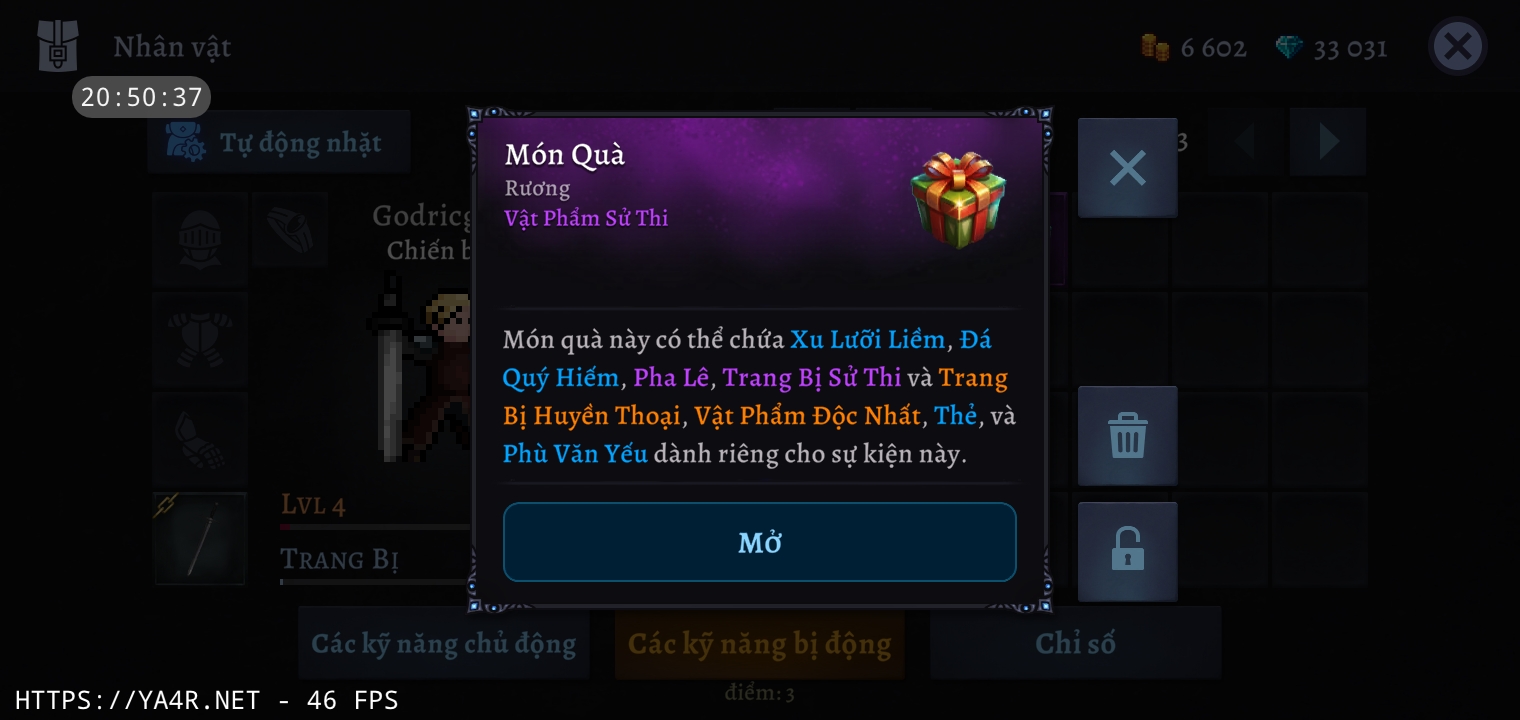Viewport: 1520px width, 720px height.
Task: Select the gauntlet equipment slot
Action: coord(200,438)
